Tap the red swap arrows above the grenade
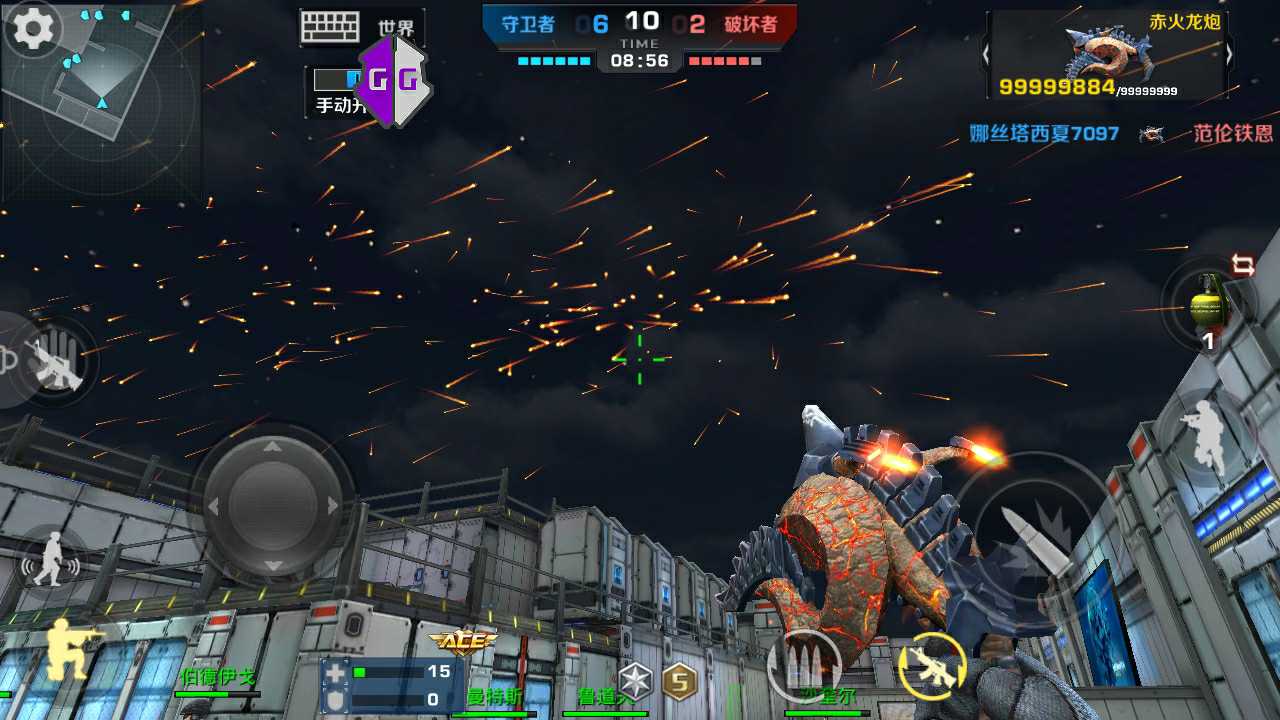 1243,265
